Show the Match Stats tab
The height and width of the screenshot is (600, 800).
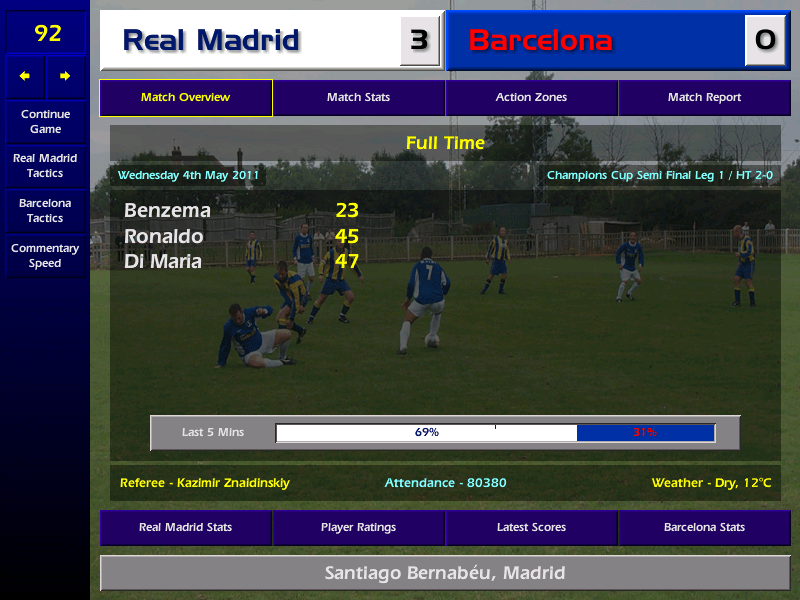(358, 98)
